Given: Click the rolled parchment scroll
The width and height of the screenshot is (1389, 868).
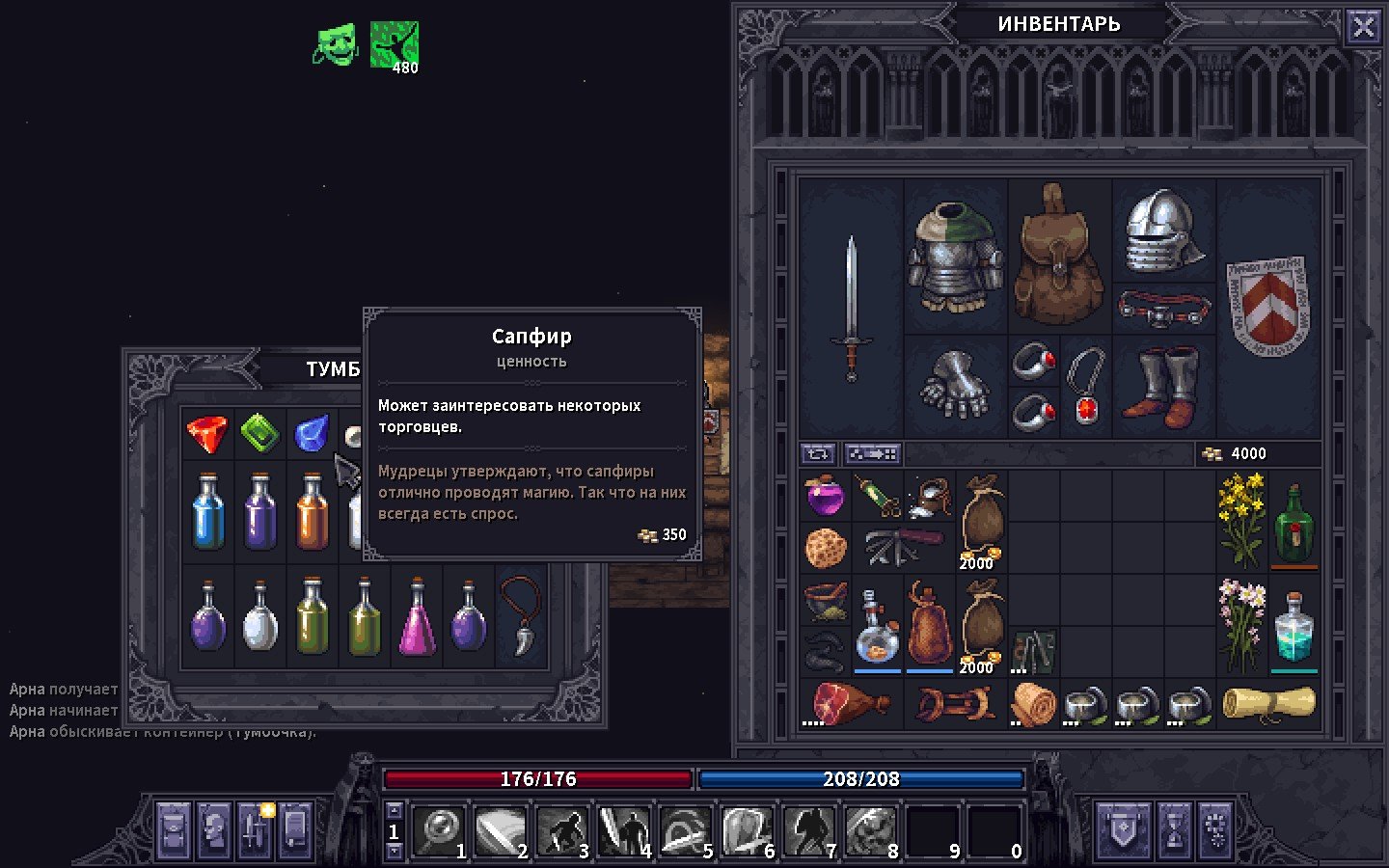Looking at the screenshot, I should pyautogui.click(x=1267, y=703).
